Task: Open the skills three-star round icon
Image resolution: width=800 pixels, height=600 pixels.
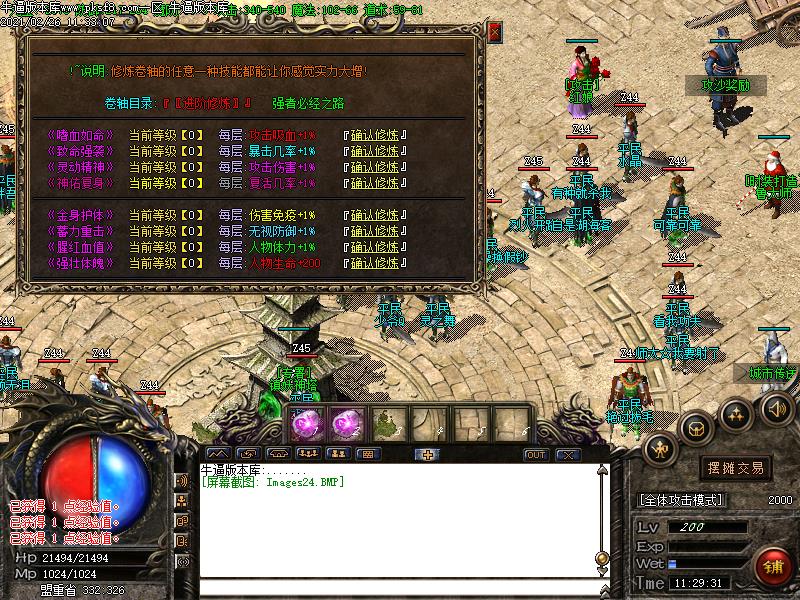Action: tap(736, 412)
